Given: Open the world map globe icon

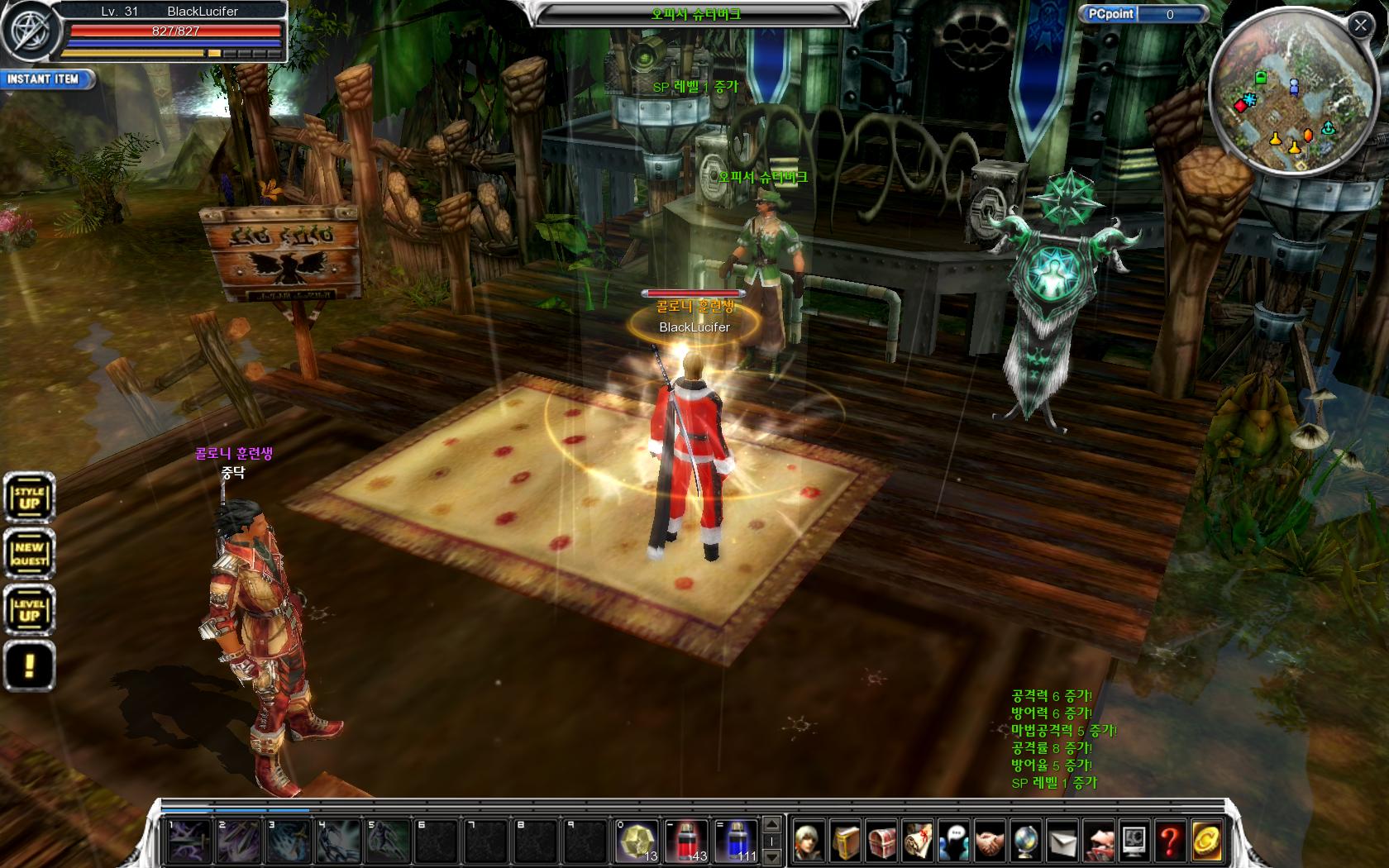Looking at the screenshot, I should [1025, 842].
